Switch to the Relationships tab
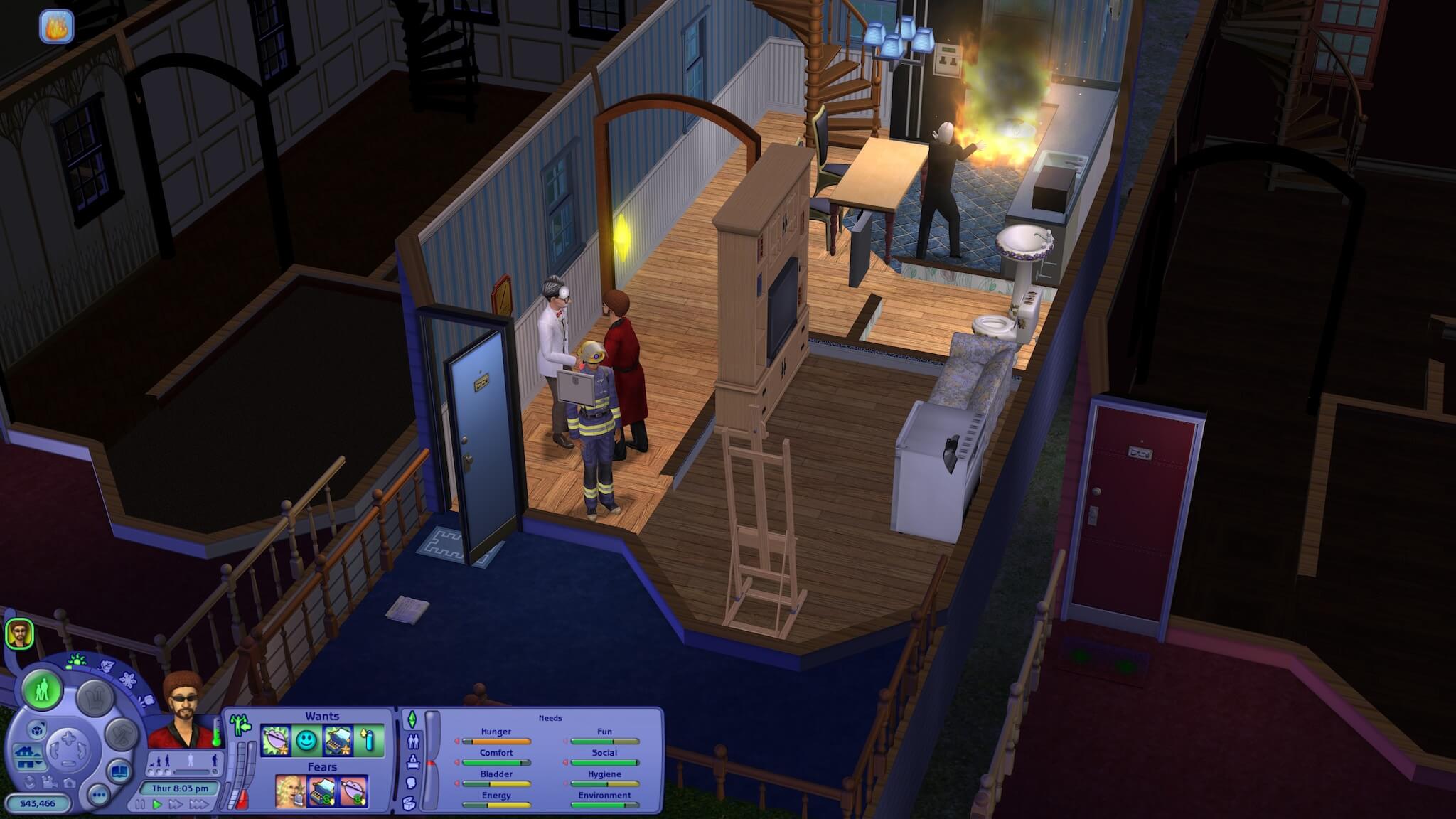 (x=413, y=742)
